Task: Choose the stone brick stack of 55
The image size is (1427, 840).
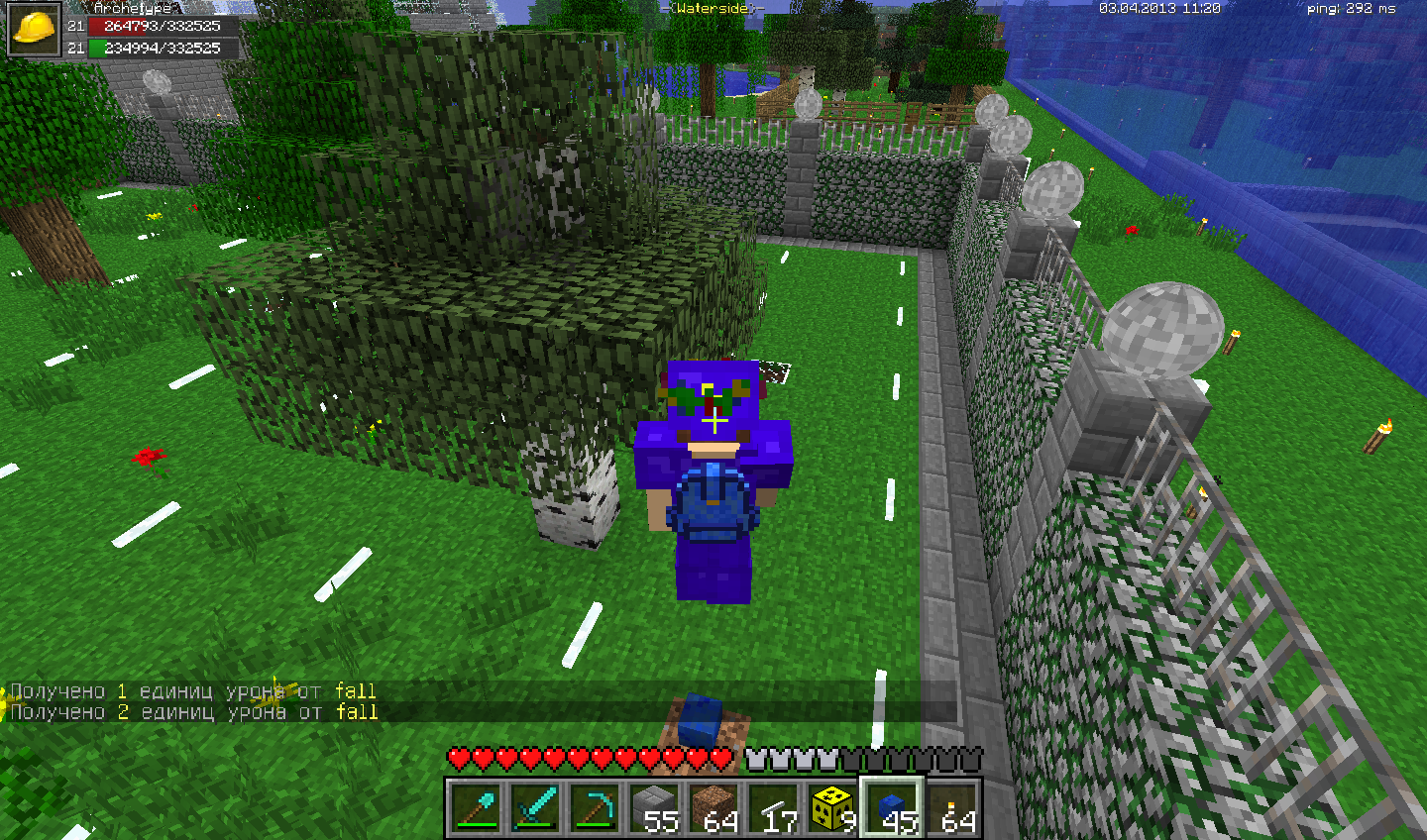Action: (654, 806)
